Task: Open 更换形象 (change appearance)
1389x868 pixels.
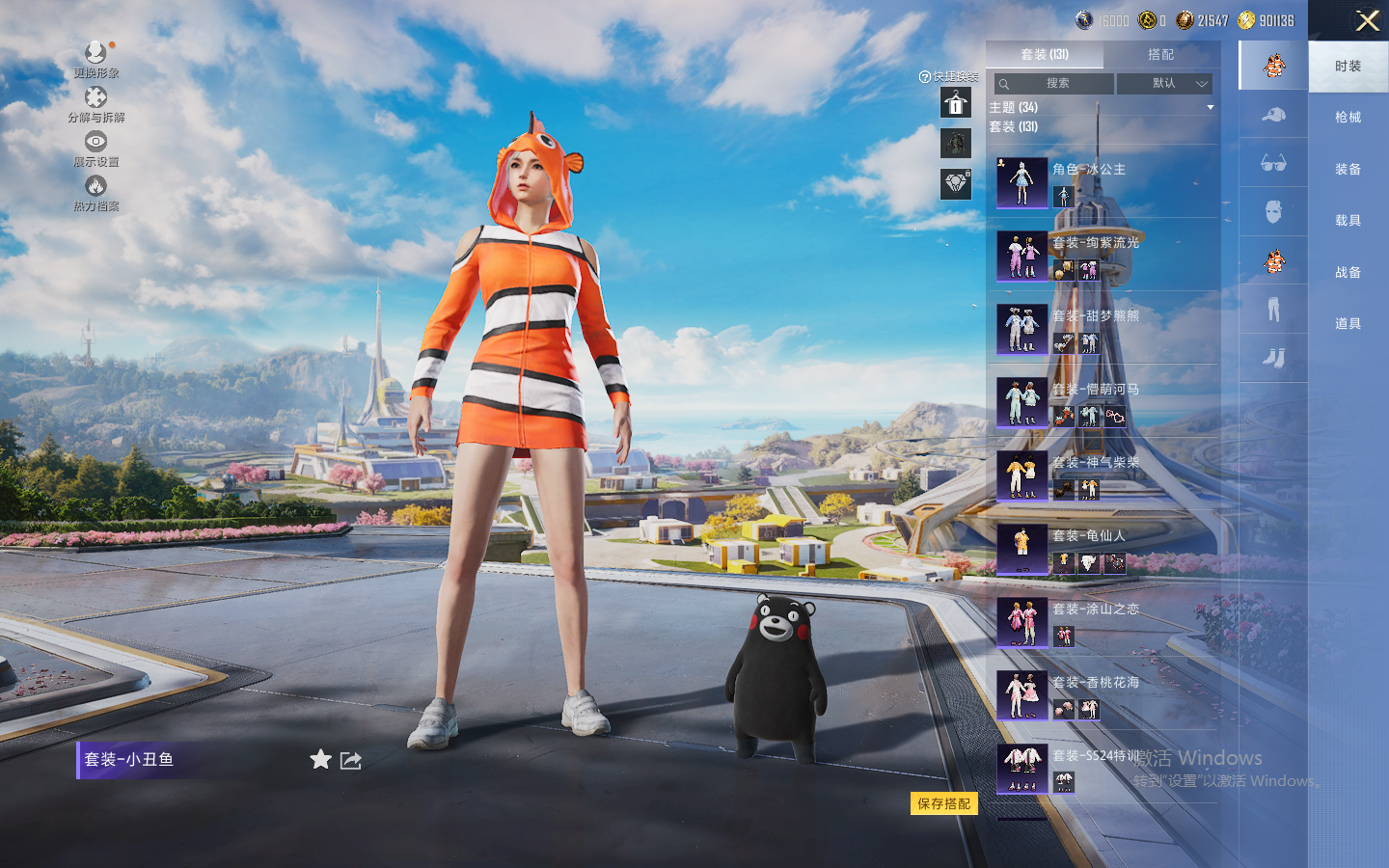Action: click(95, 60)
